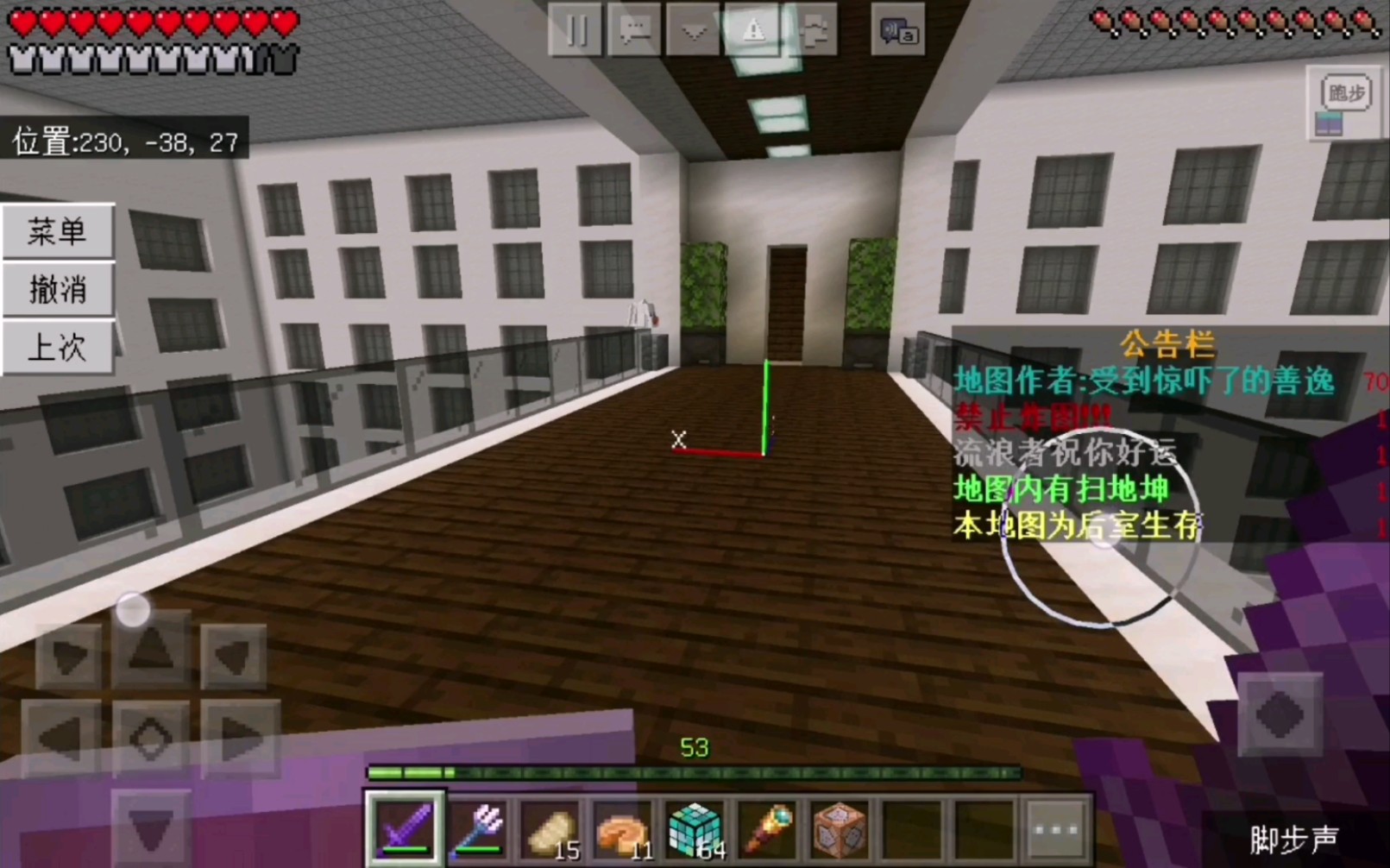Open the chat window via speech bubble icon
This screenshot has width=1390, height=868.
pos(635,32)
